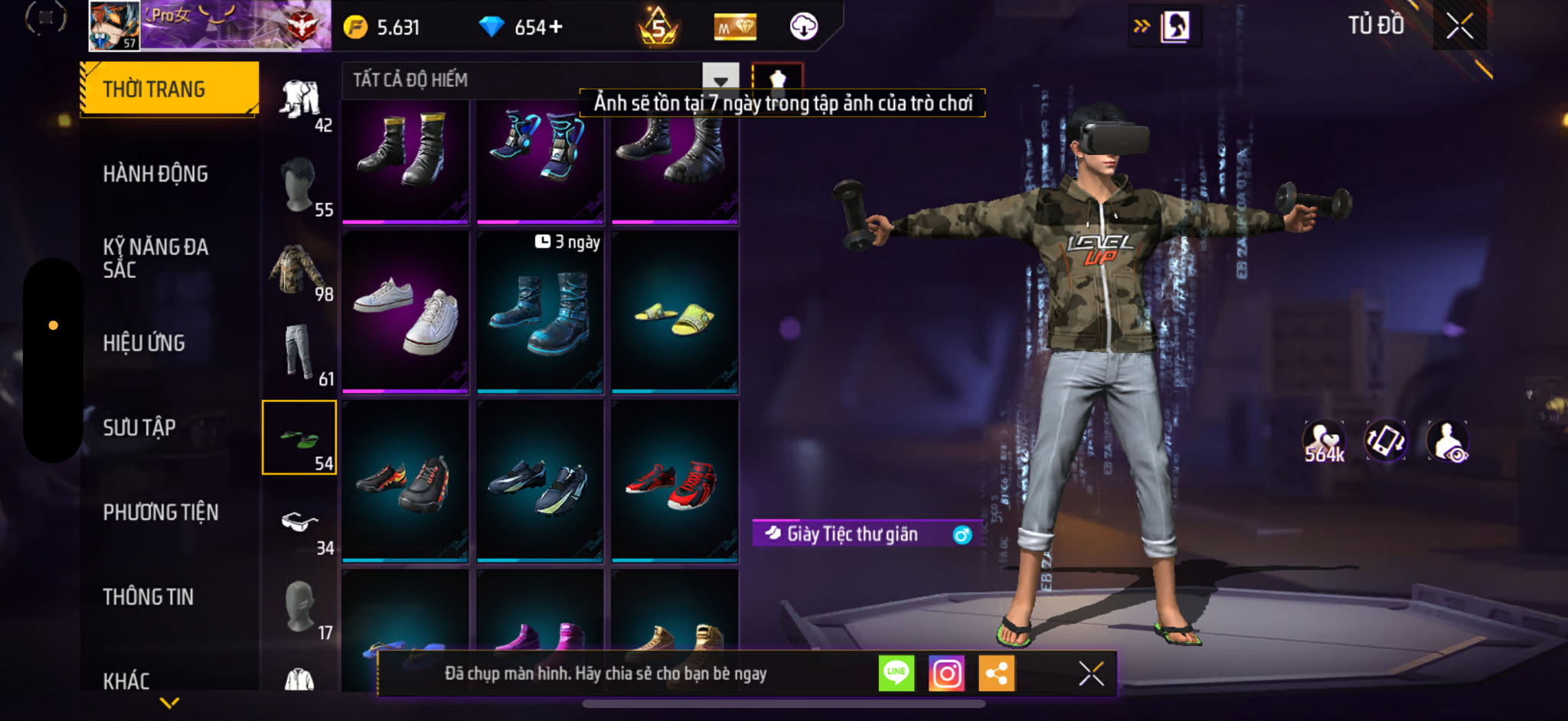Switch to the HÀNH ĐỘNG tab
The height and width of the screenshot is (721, 1568).
(x=155, y=174)
